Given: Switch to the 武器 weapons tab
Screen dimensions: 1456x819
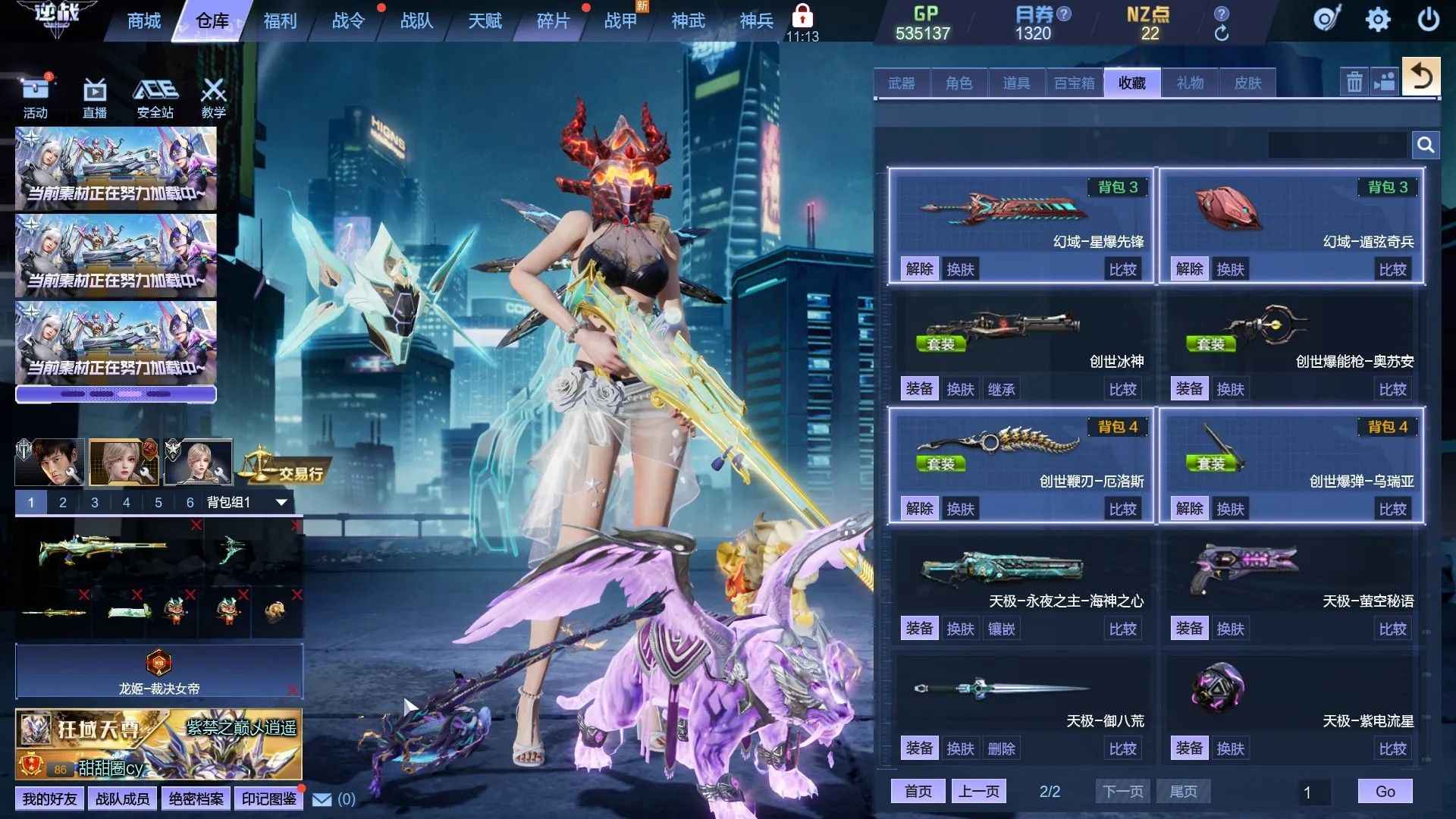Looking at the screenshot, I should click(x=902, y=83).
